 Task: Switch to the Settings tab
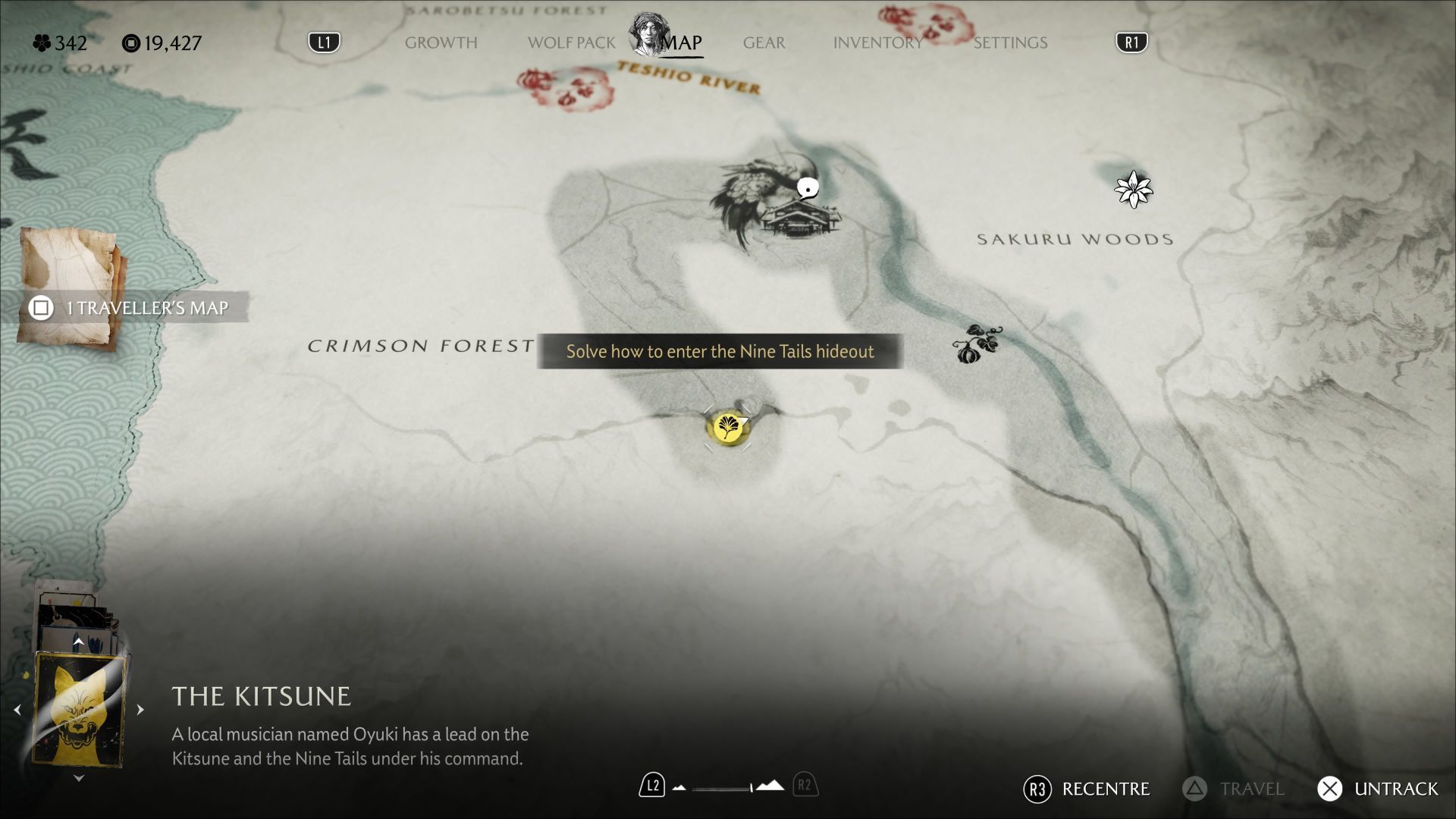point(1010,42)
